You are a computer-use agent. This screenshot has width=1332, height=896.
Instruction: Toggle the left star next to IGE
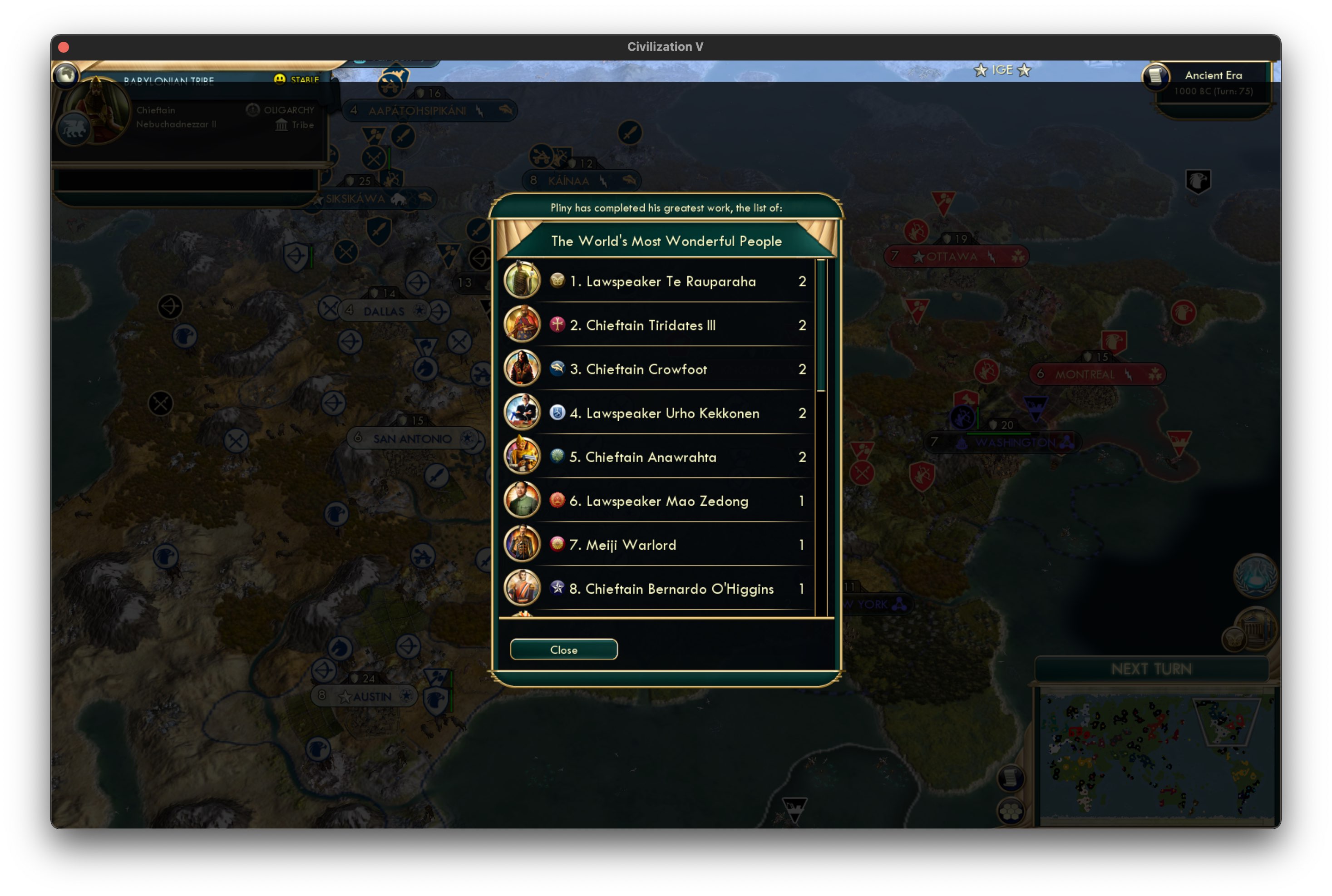pyautogui.click(x=981, y=70)
